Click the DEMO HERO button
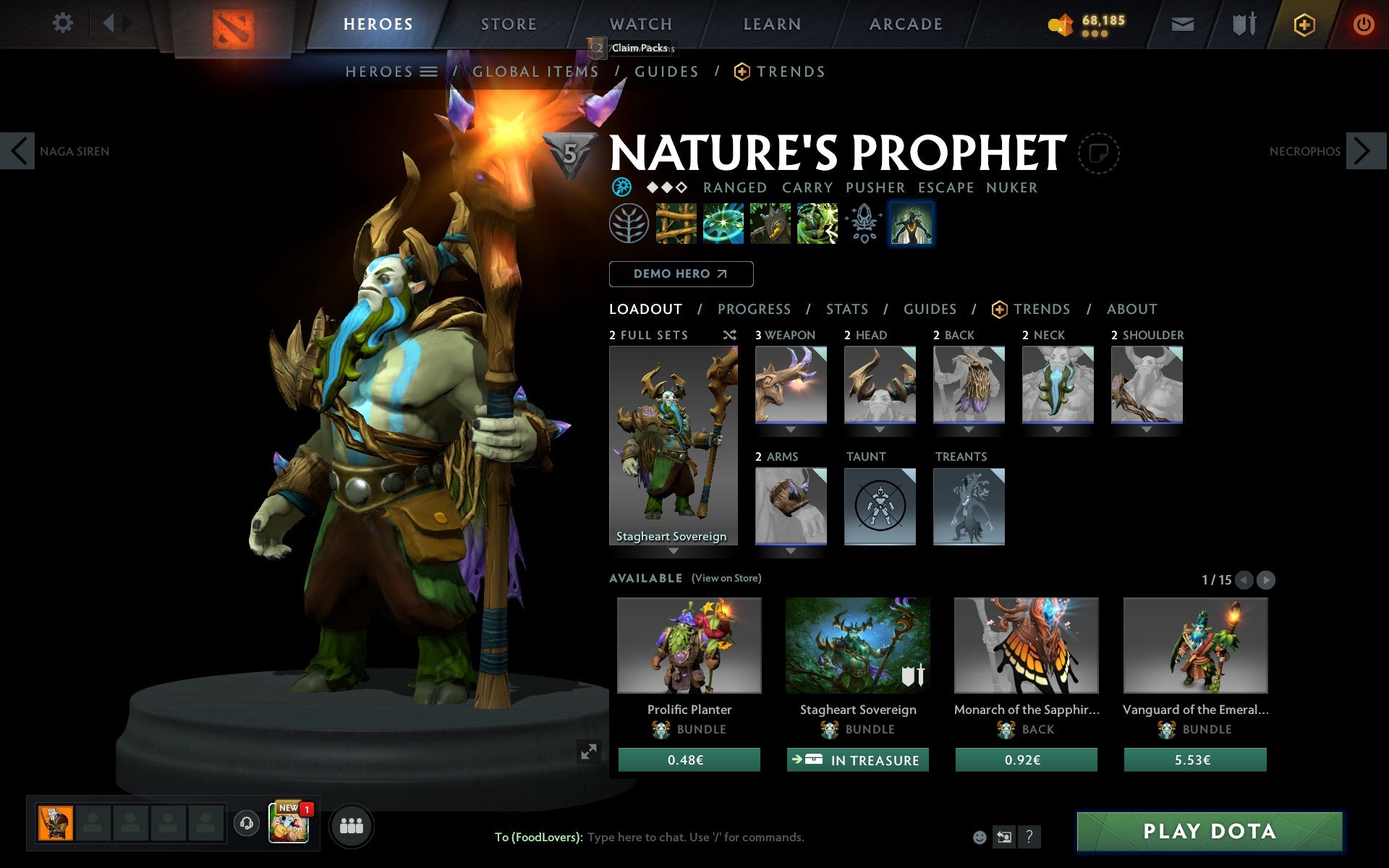This screenshot has width=1389, height=868. (x=681, y=274)
